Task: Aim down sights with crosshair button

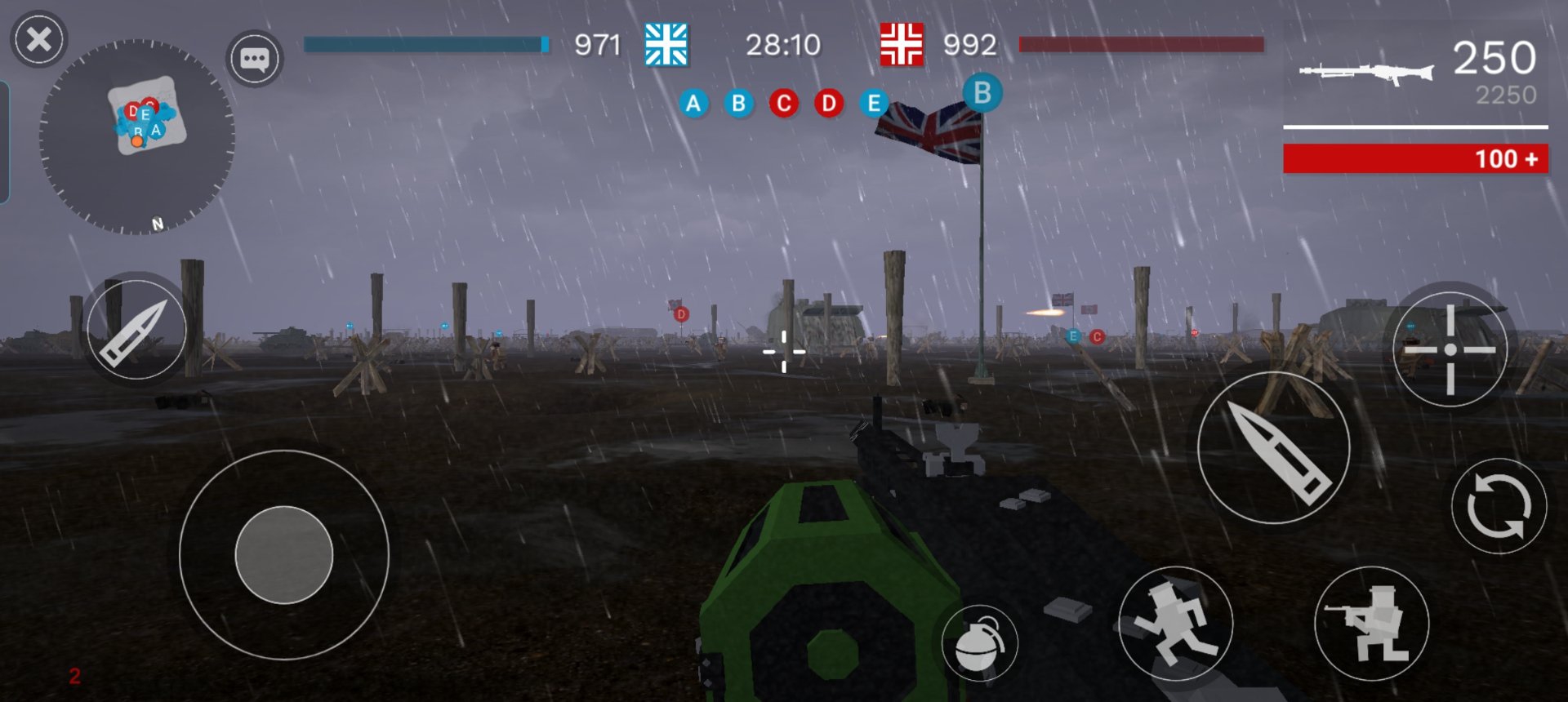Action: (x=1450, y=349)
